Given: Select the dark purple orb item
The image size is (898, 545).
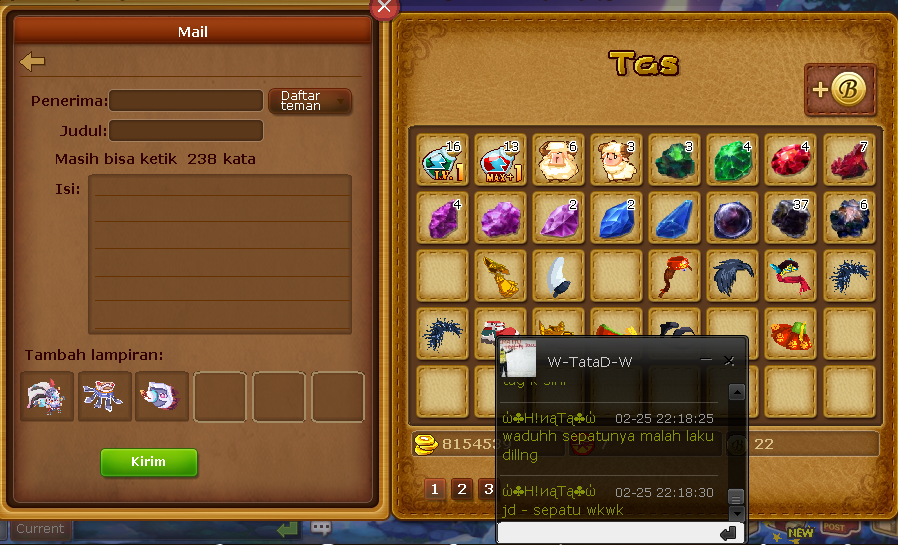Looking at the screenshot, I should click(732, 218).
